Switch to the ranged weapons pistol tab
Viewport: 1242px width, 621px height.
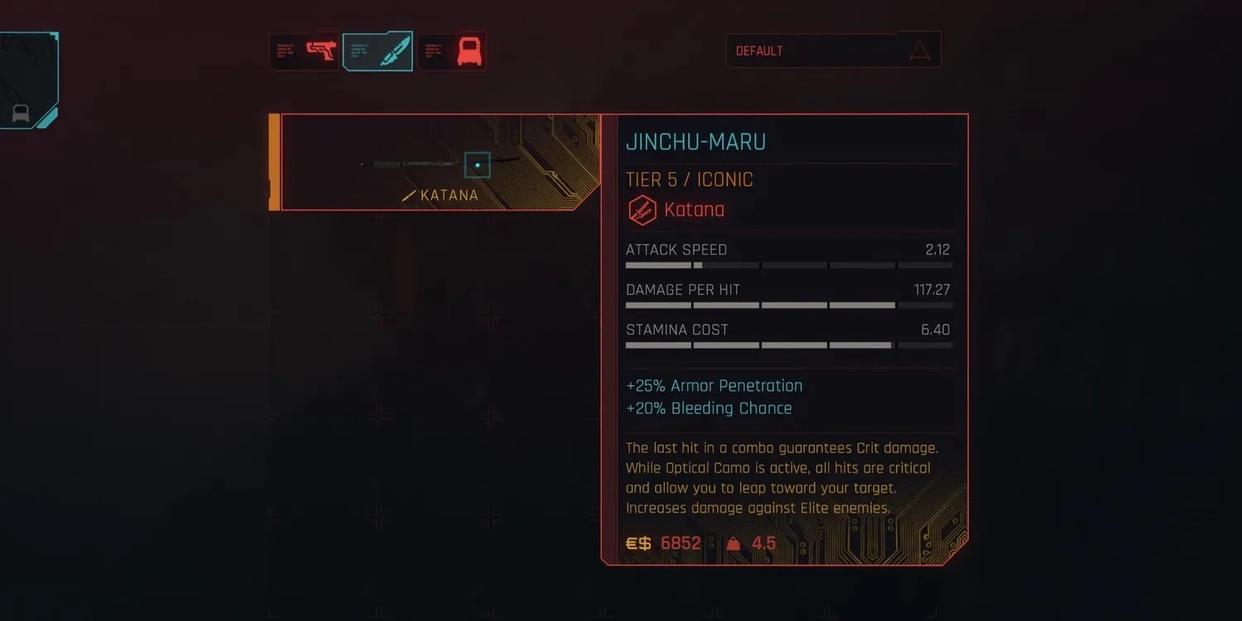pos(305,51)
